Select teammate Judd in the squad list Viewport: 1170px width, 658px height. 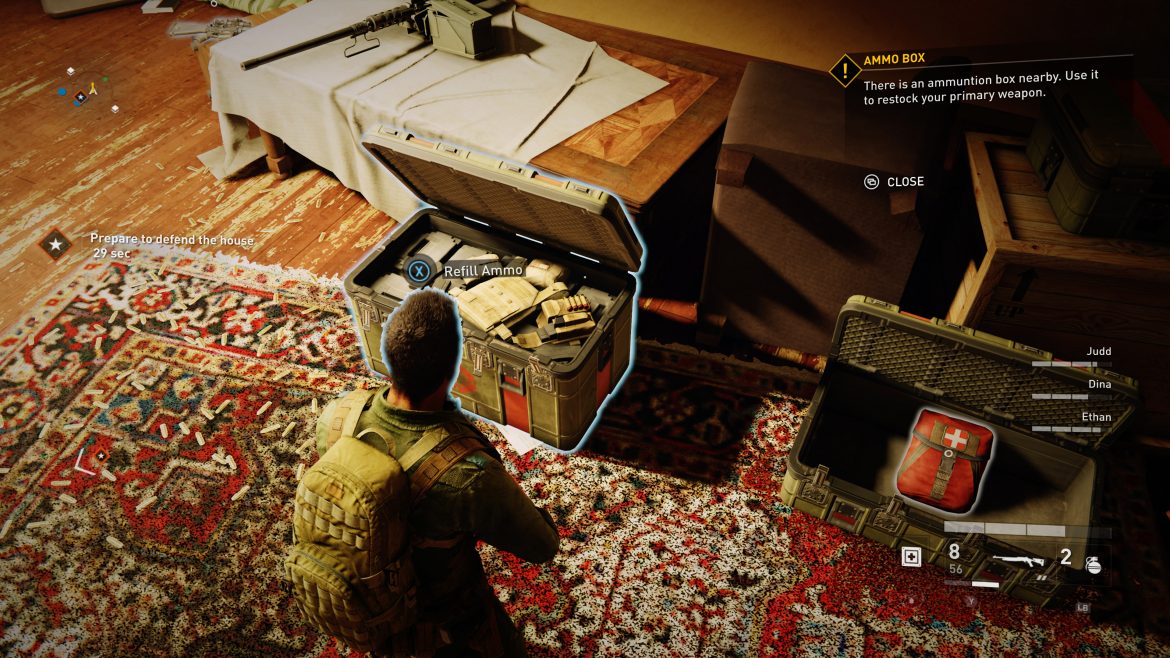click(x=1097, y=352)
